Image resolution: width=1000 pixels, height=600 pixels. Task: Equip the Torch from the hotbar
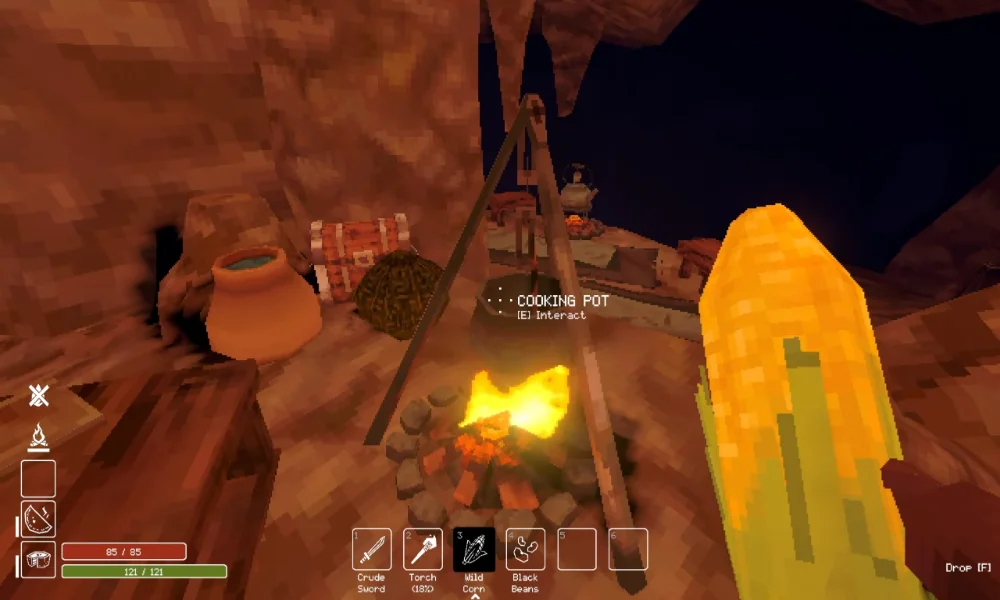pyautogui.click(x=423, y=549)
